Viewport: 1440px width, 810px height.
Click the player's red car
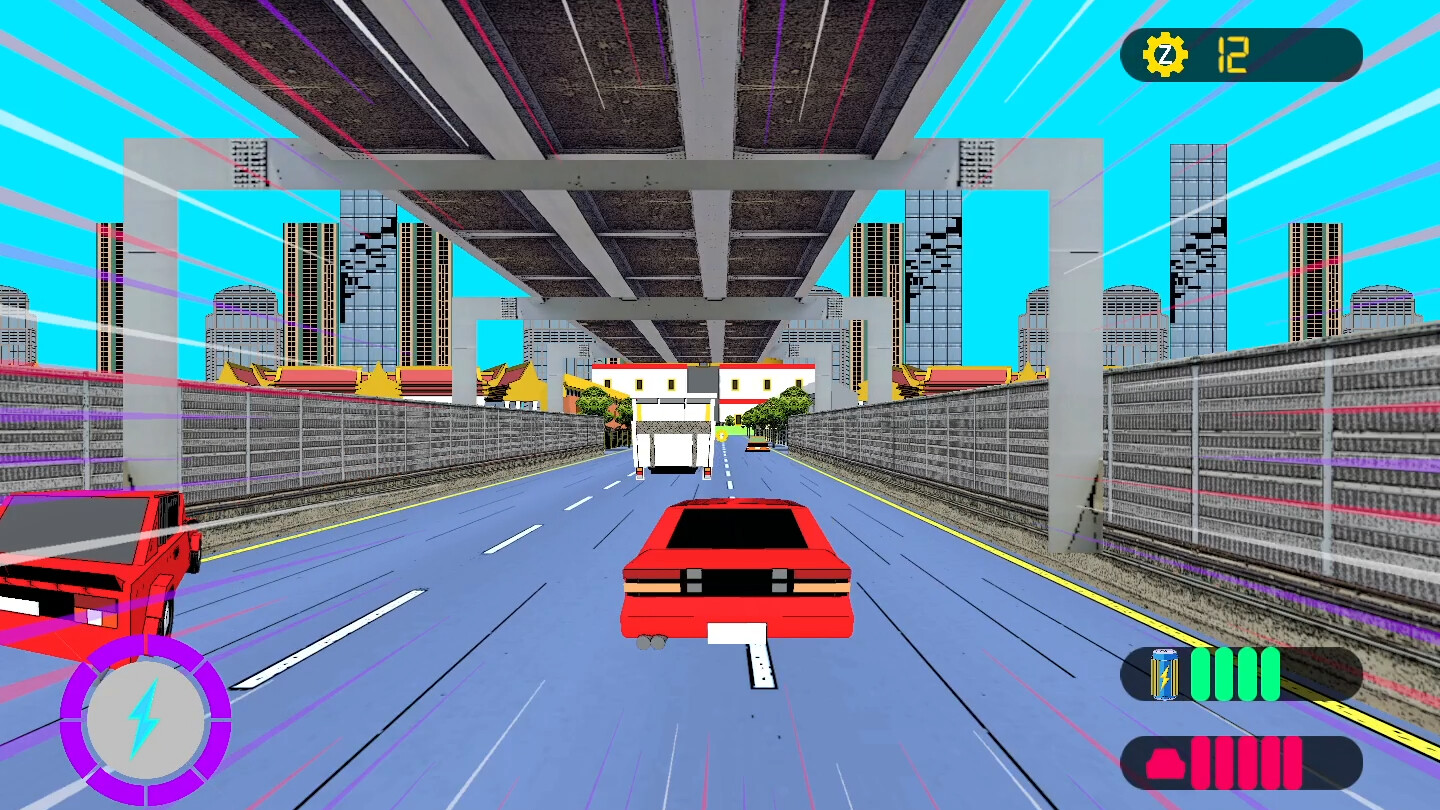[740, 570]
